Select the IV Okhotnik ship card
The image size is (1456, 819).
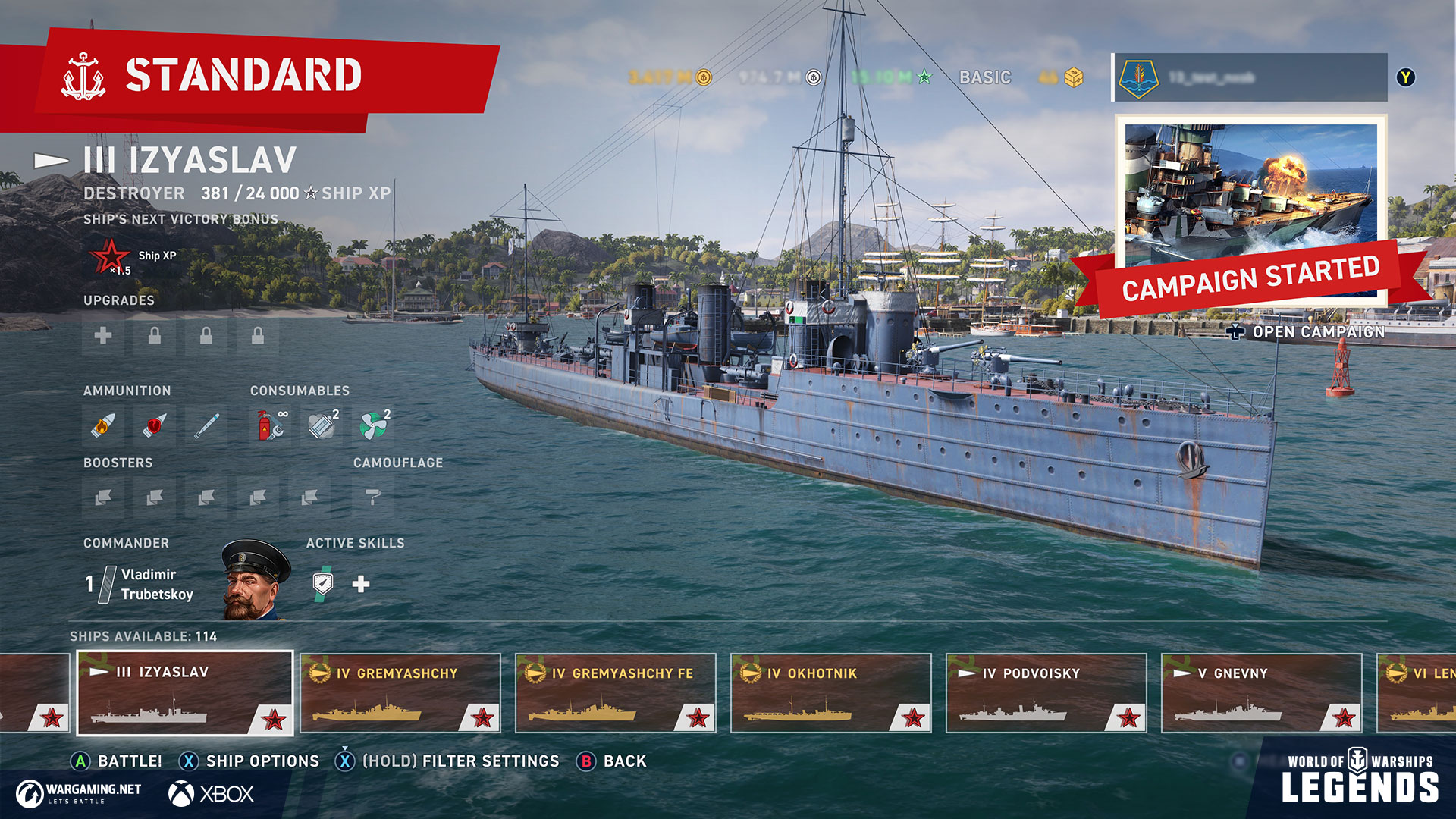[830, 693]
